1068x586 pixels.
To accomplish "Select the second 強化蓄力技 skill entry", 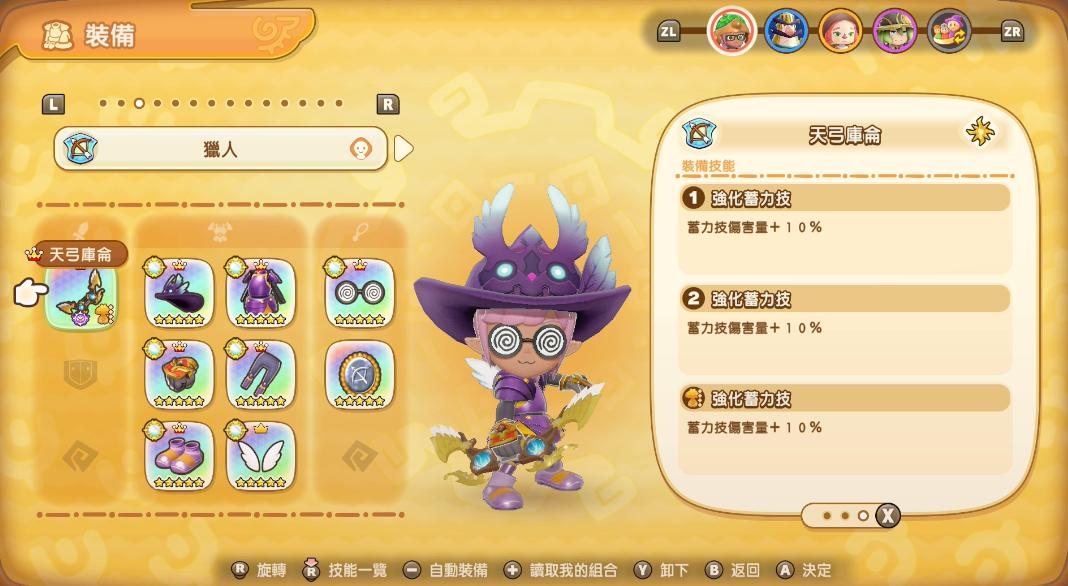I will tap(845, 298).
